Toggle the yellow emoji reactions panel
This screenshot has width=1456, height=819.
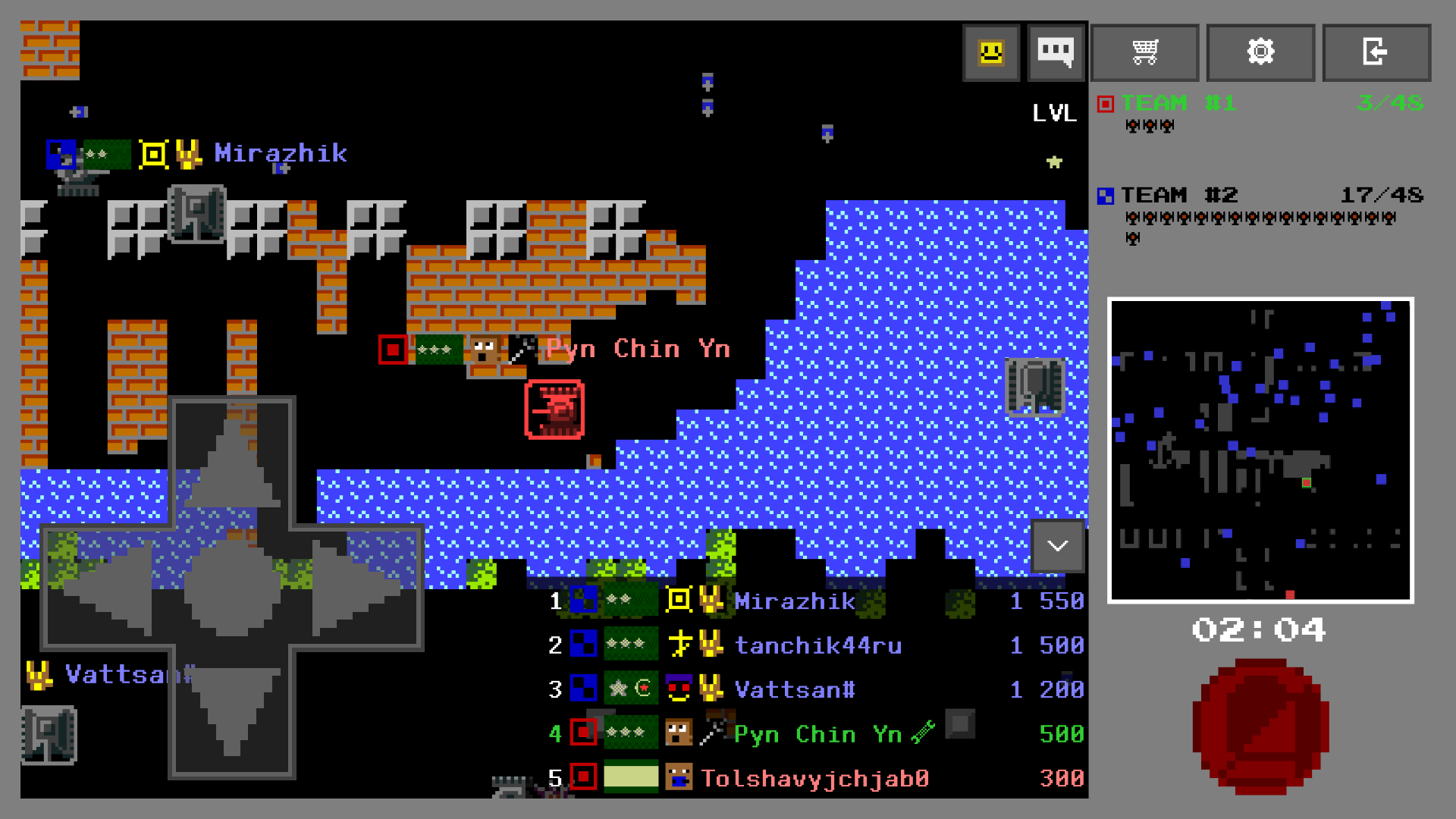pyautogui.click(x=990, y=52)
